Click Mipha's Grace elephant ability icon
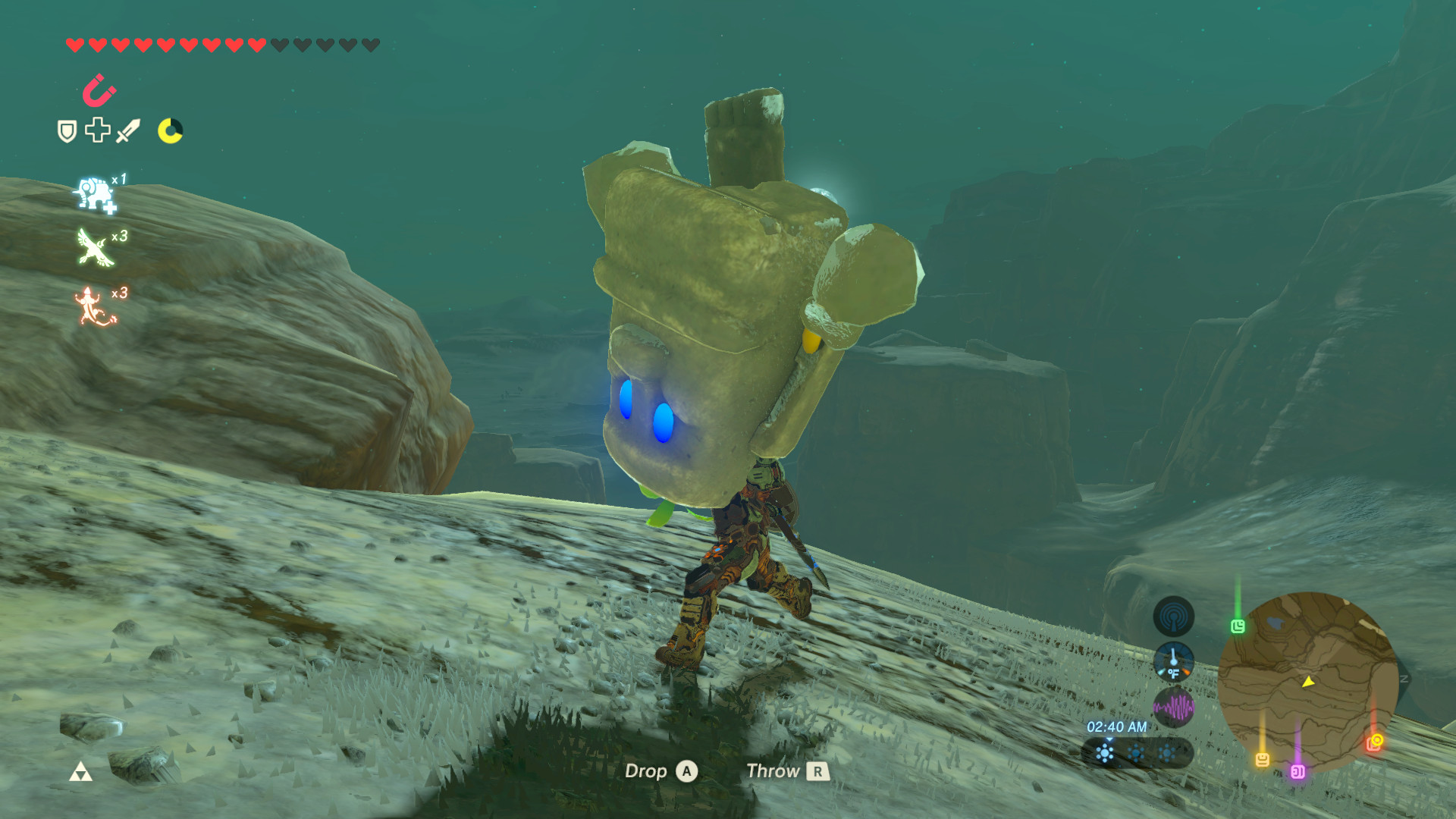Image resolution: width=1456 pixels, height=819 pixels. 95,193
